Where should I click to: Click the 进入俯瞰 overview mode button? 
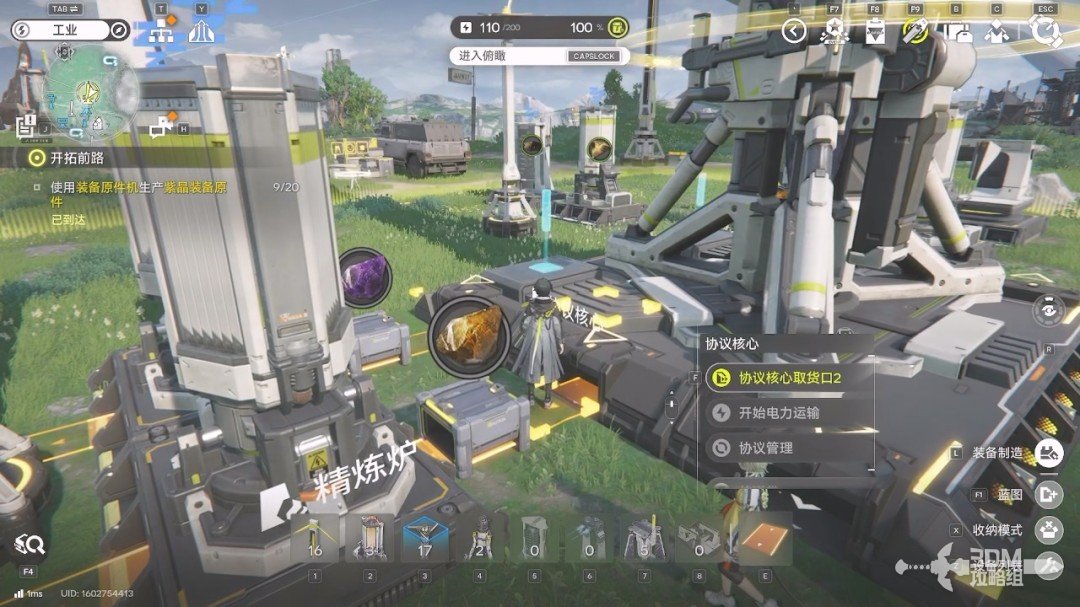click(x=540, y=56)
